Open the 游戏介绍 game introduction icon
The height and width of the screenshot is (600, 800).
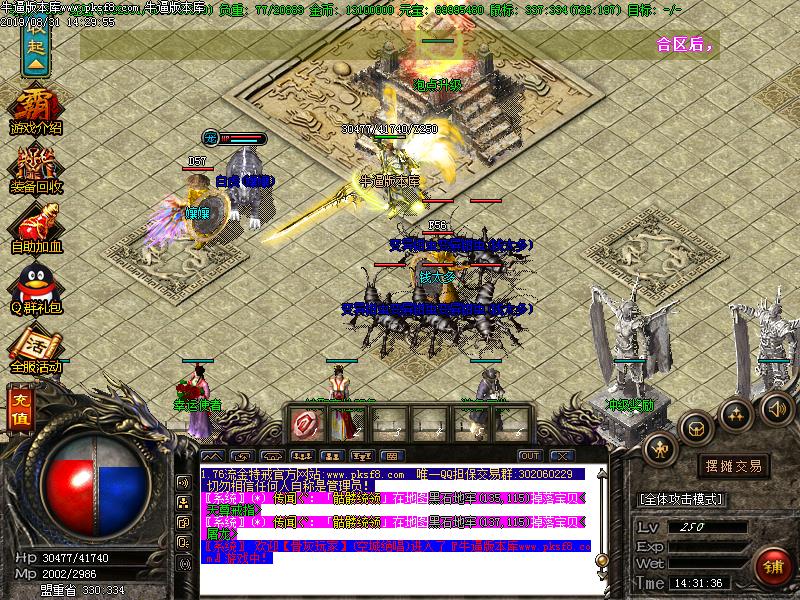[35, 110]
